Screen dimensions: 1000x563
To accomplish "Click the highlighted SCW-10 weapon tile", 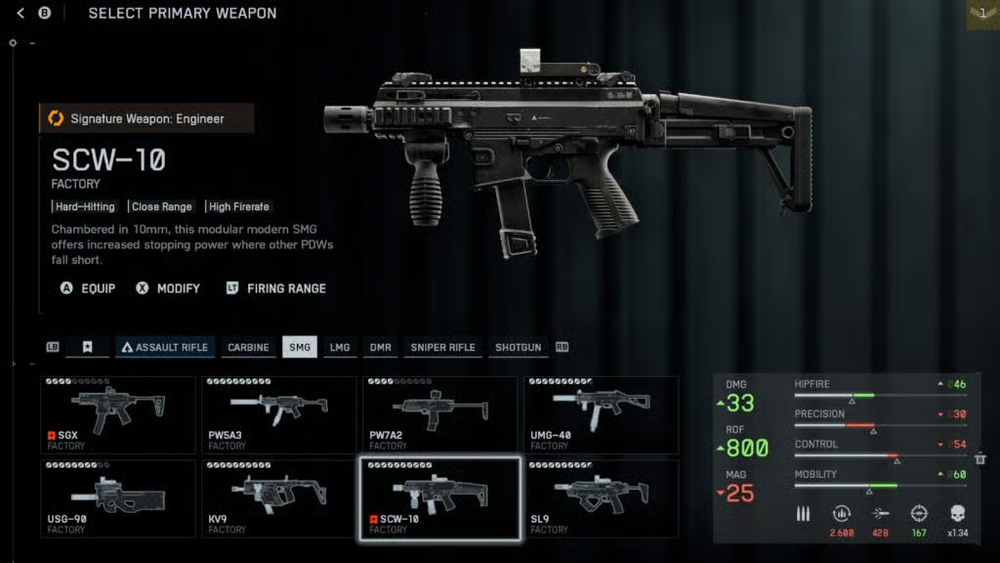I will (x=440, y=498).
